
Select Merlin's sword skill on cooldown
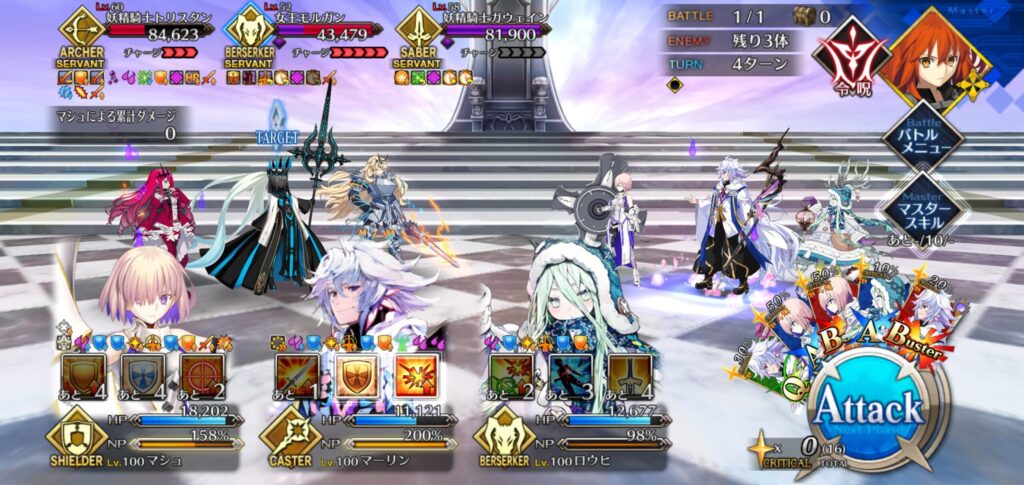298,377
